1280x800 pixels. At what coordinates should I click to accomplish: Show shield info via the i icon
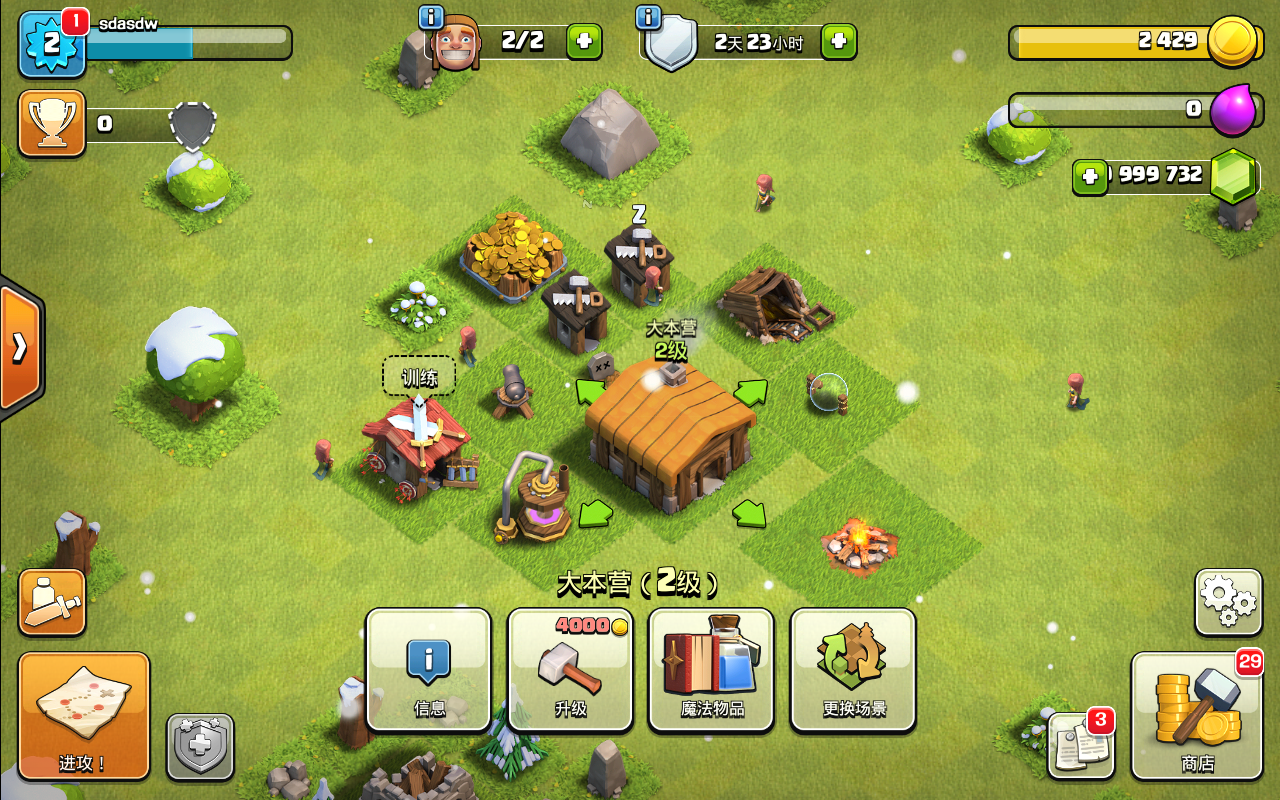pyautogui.click(x=648, y=17)
